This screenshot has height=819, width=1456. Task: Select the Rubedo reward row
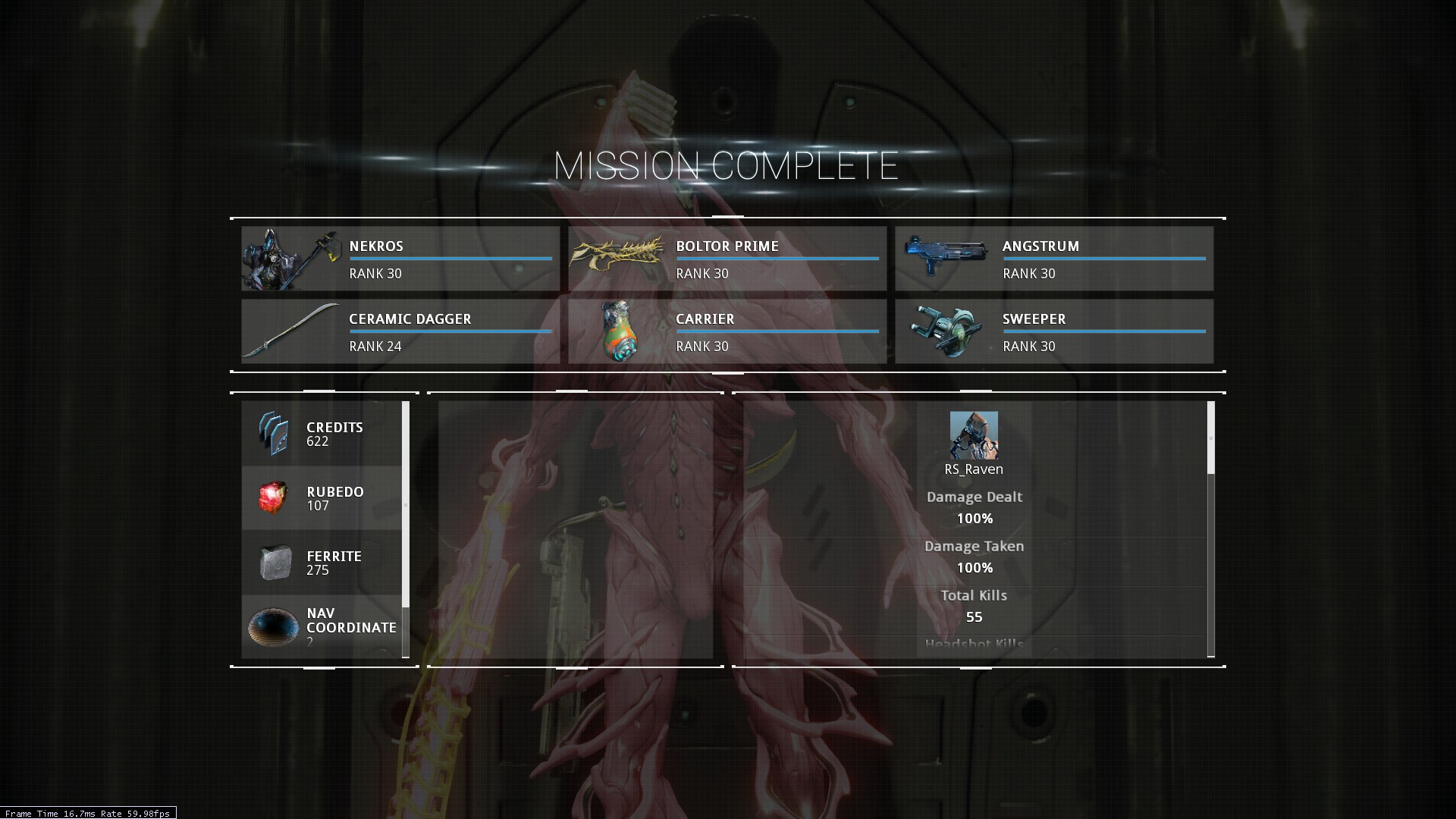322,498
